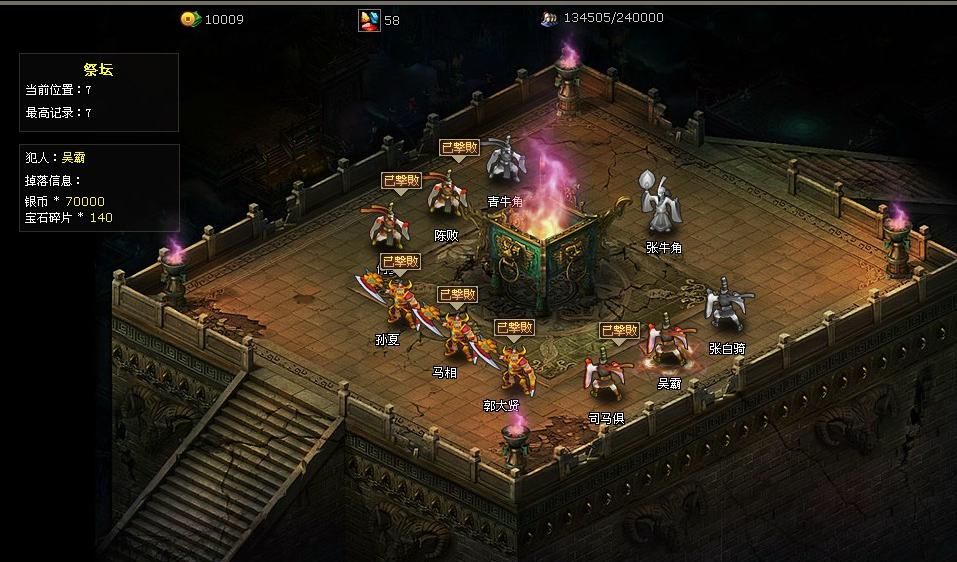This screenshot has height=562, width=957.
Task: Challenge the gray general 张牛角
Action: [x=661, y=206]
